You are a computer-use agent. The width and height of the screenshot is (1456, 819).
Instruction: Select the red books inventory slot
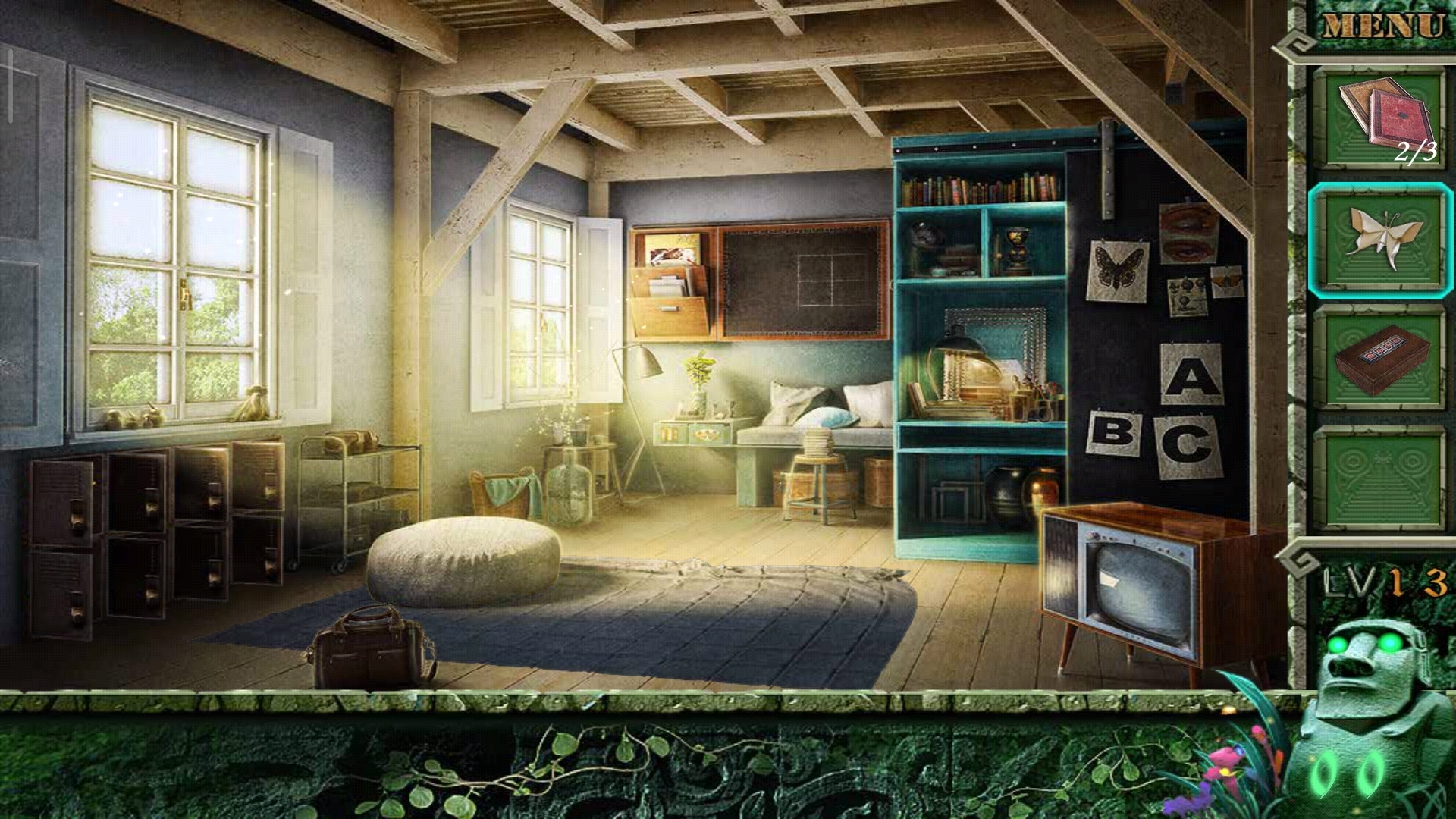pyautogui.click(x=1379, y=119)
